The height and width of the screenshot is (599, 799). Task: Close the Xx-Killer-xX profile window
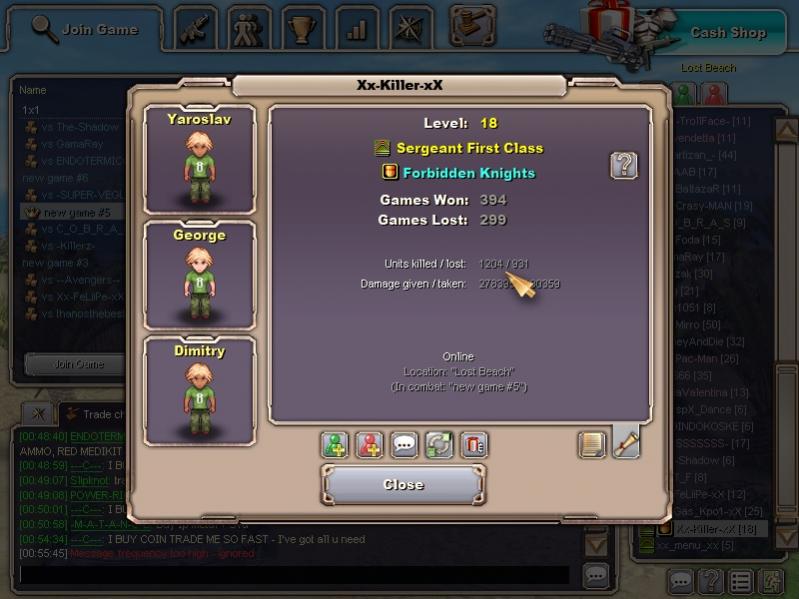pos(403,484)
